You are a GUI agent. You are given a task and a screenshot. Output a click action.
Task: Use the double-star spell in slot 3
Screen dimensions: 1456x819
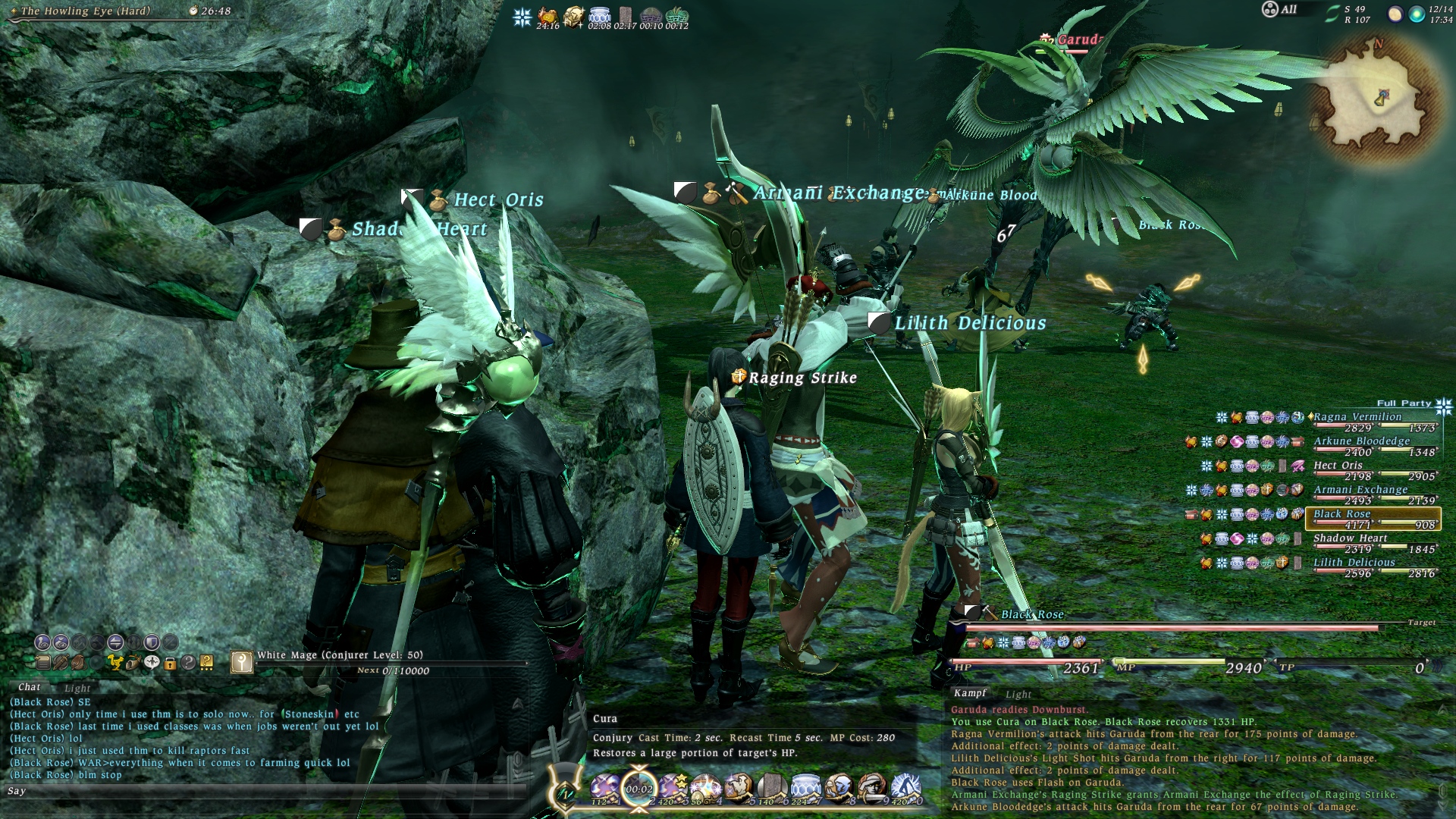(x=672, y=789)
